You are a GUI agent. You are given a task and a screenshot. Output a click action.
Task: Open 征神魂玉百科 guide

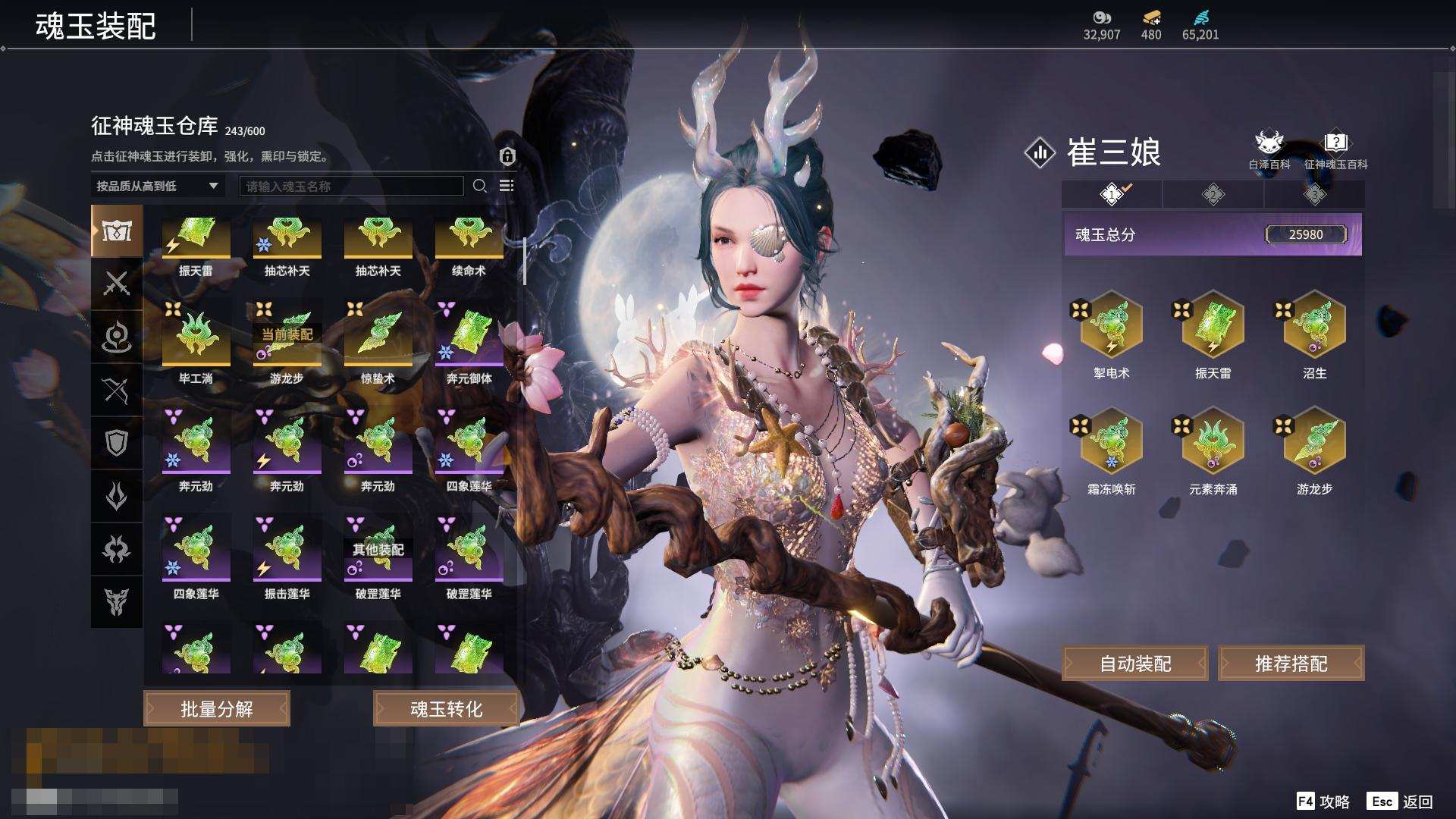click(x=1335, y=149)
